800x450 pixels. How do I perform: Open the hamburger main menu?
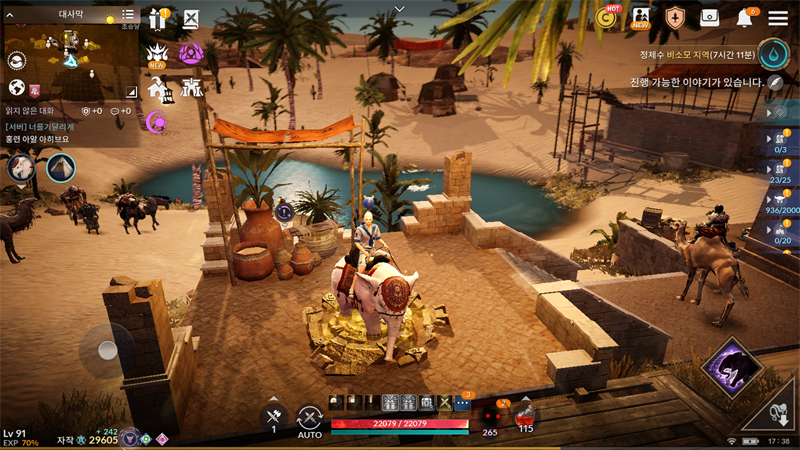(x=777, y=18)
